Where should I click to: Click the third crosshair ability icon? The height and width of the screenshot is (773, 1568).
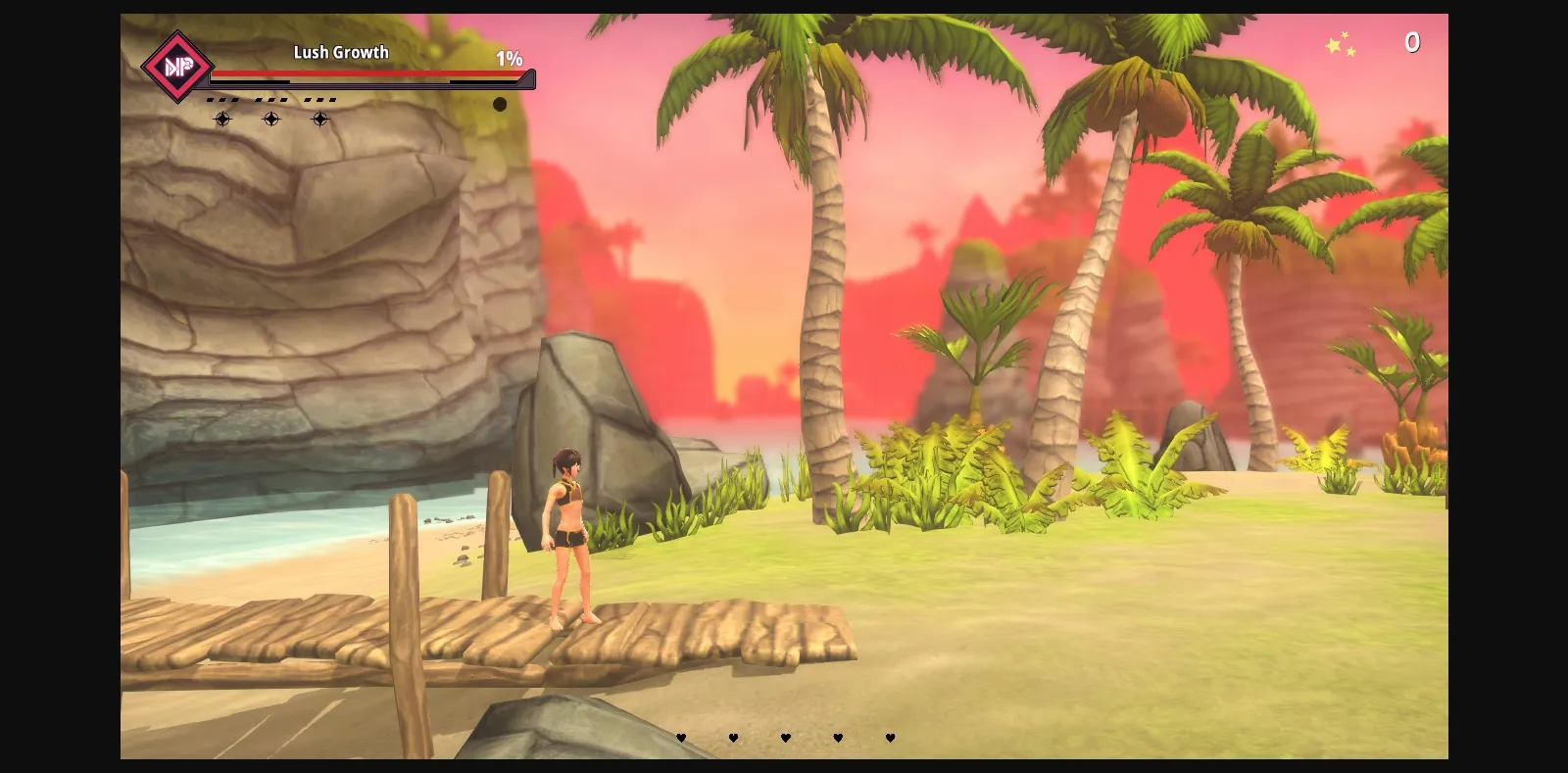(319, 119)
